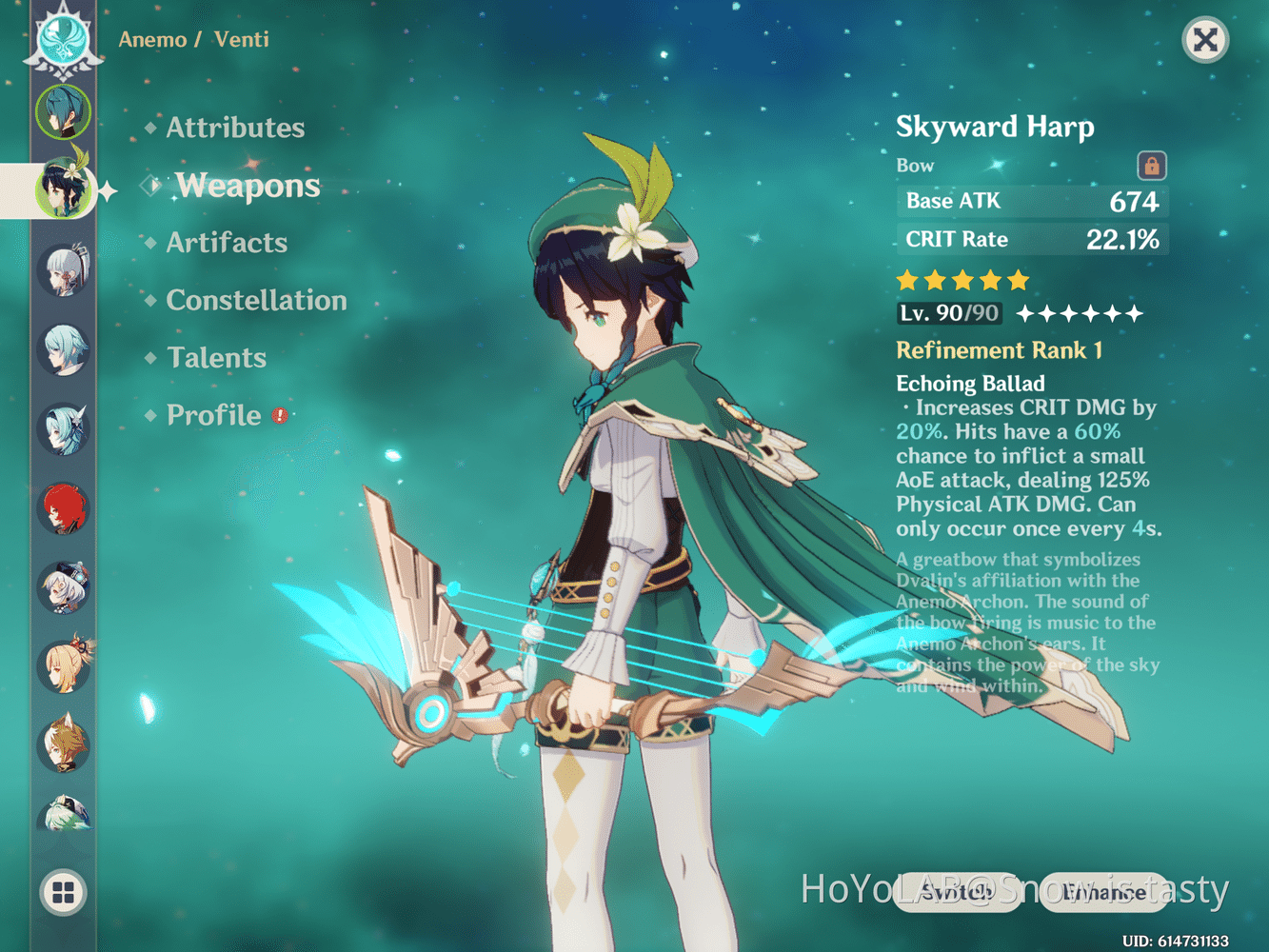The image size is (1269, 952).
Task: Select the red-haired Diluc portrait in the sidebar
Action: click(64, 508)
